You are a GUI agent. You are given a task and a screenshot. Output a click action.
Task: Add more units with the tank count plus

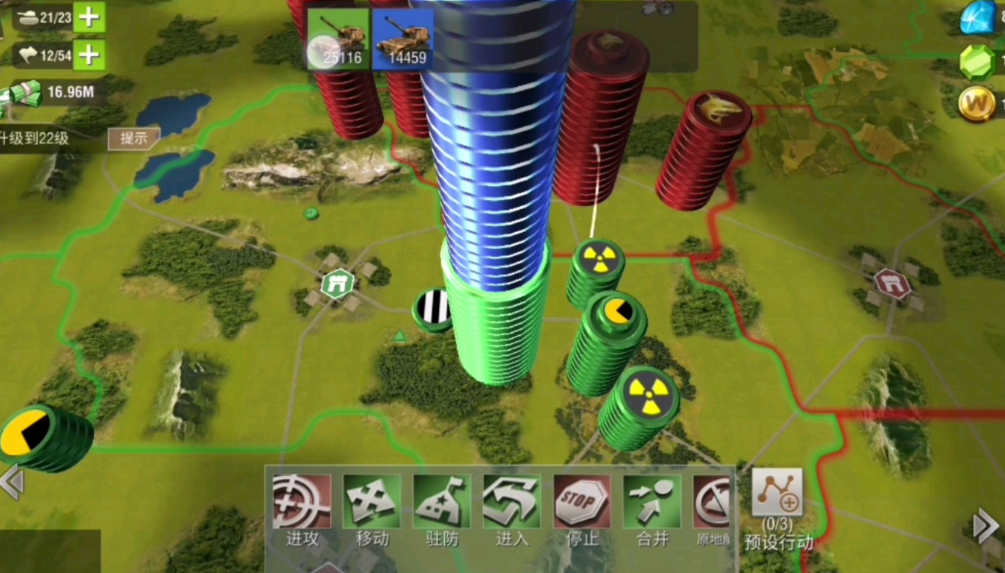pos(90,16)
